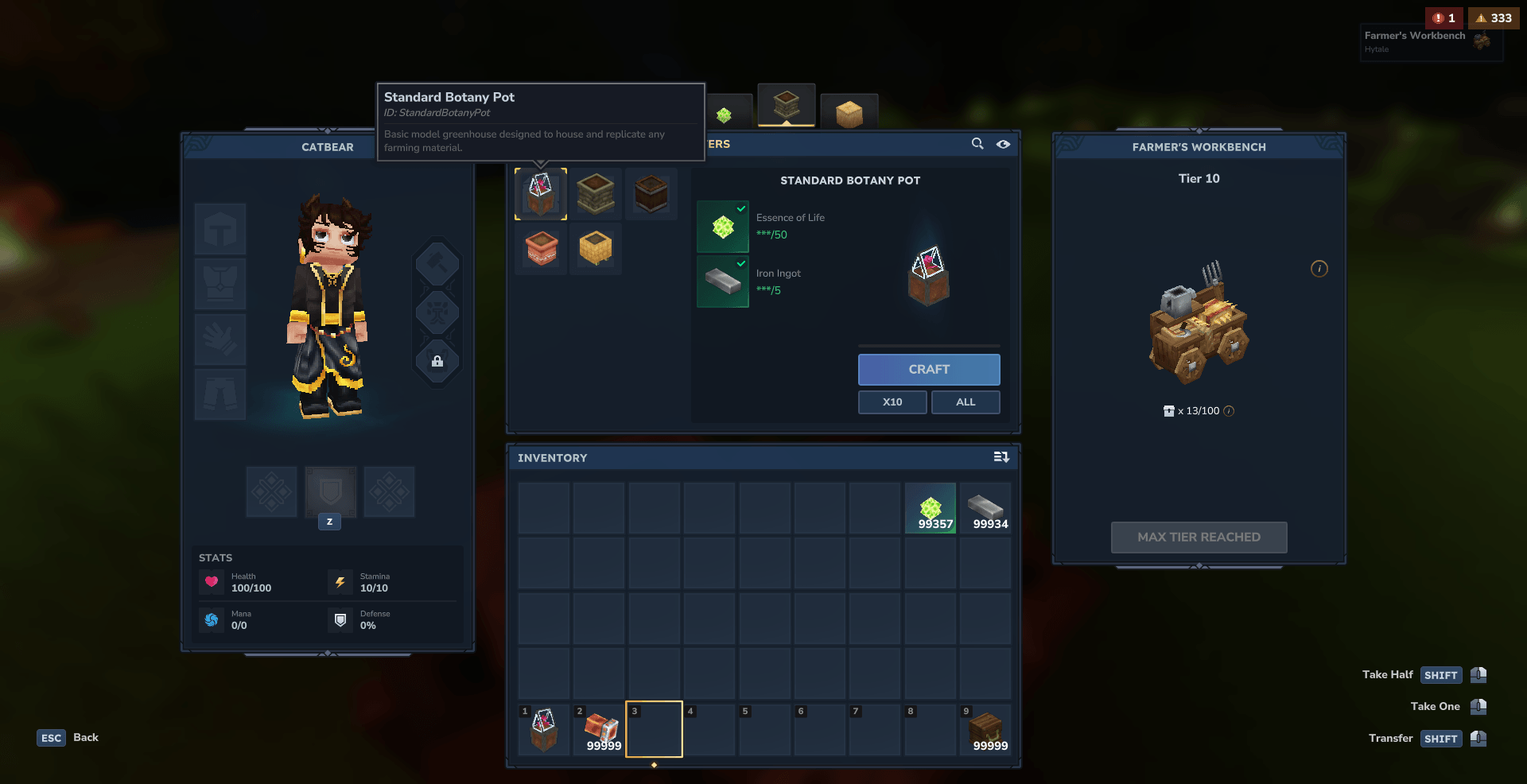Viewport: 1527px width, 784px height.
Task: Select the Iron Ingot inventory stack
Action: click(985, 509)
